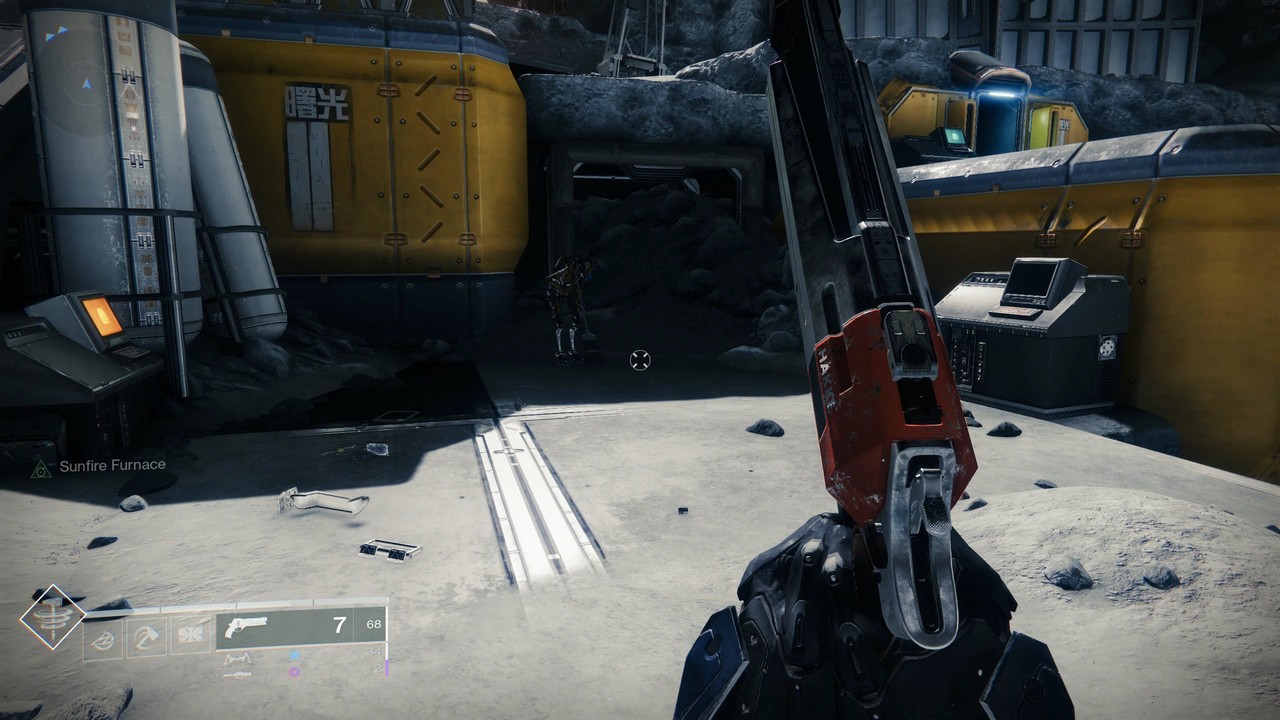
Task: Select the power weapon slot icon
Action: pos(238,674)
